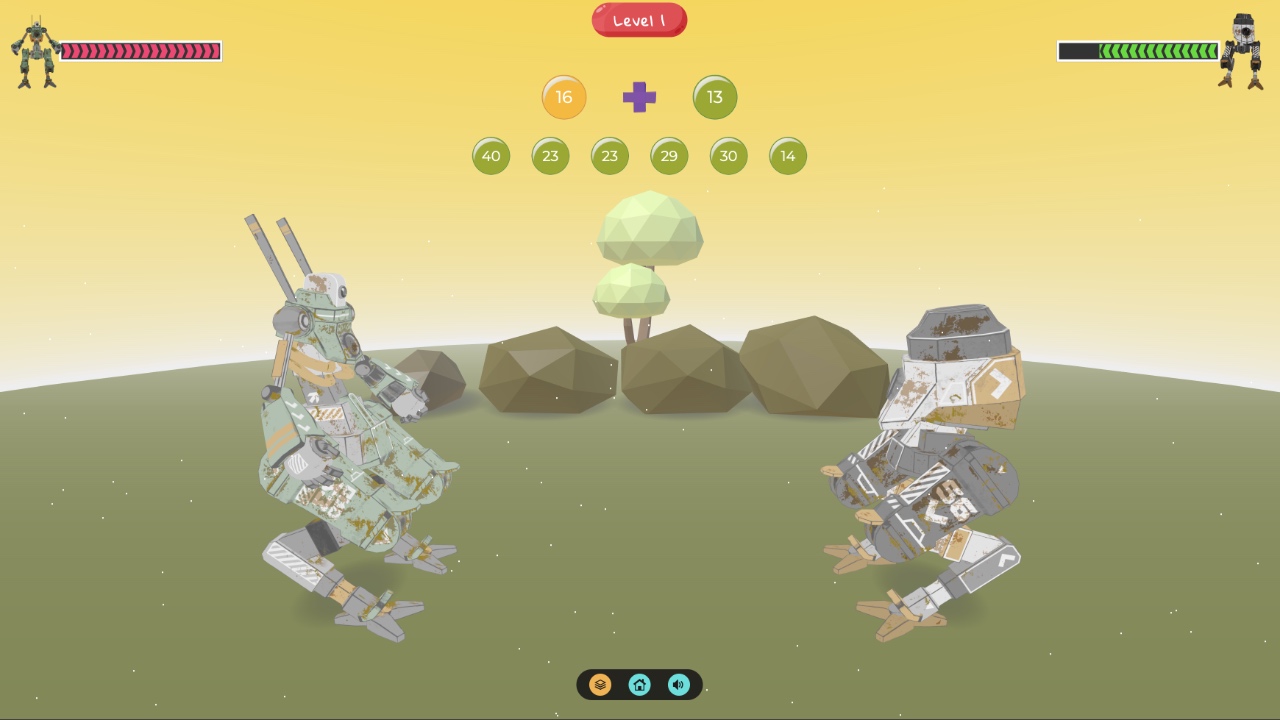Click the green bubble showing 13
Screen dimensions: 1280x720
[715, 97]
